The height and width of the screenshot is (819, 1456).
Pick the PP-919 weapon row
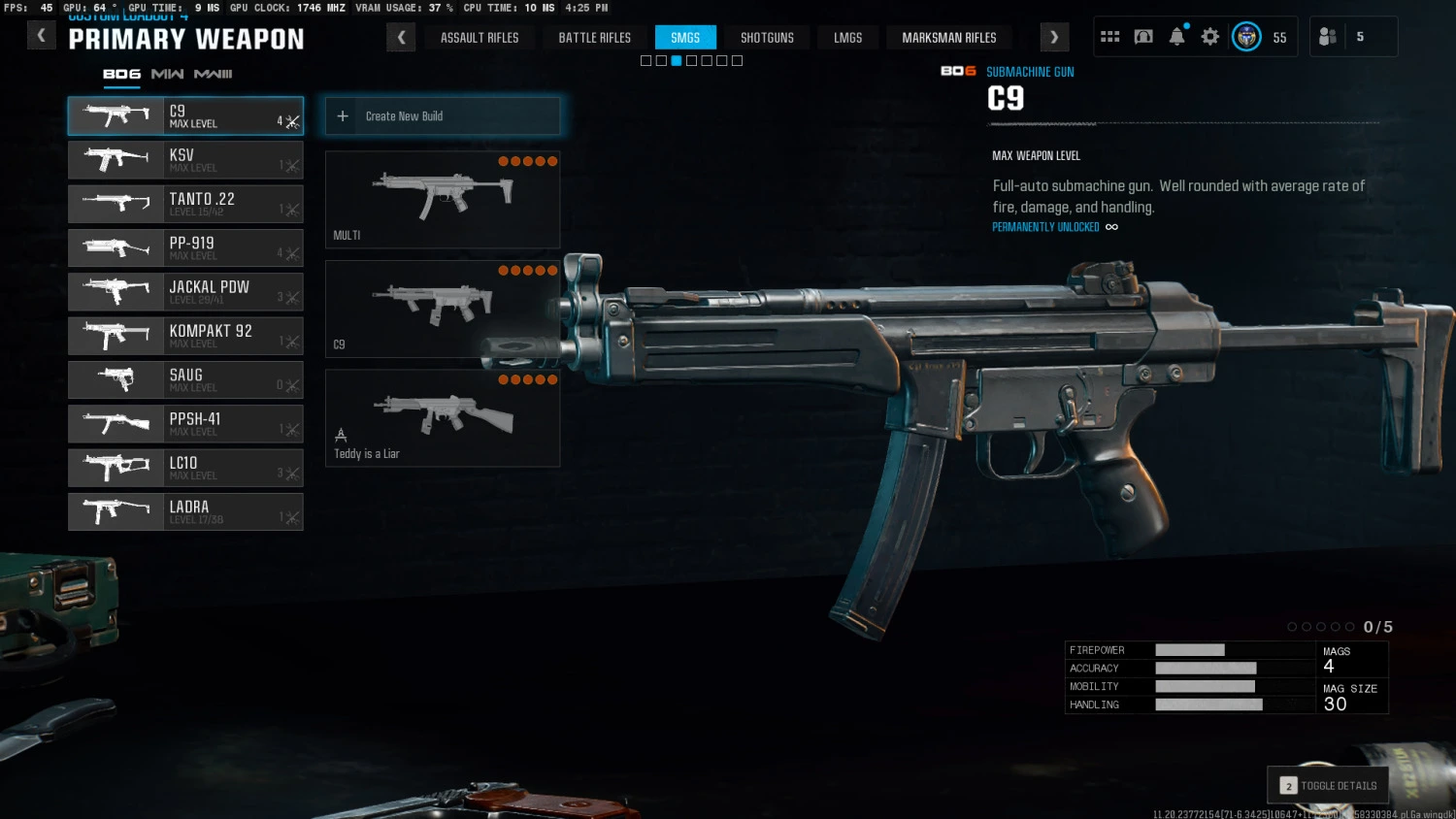[x=185, y=248]
